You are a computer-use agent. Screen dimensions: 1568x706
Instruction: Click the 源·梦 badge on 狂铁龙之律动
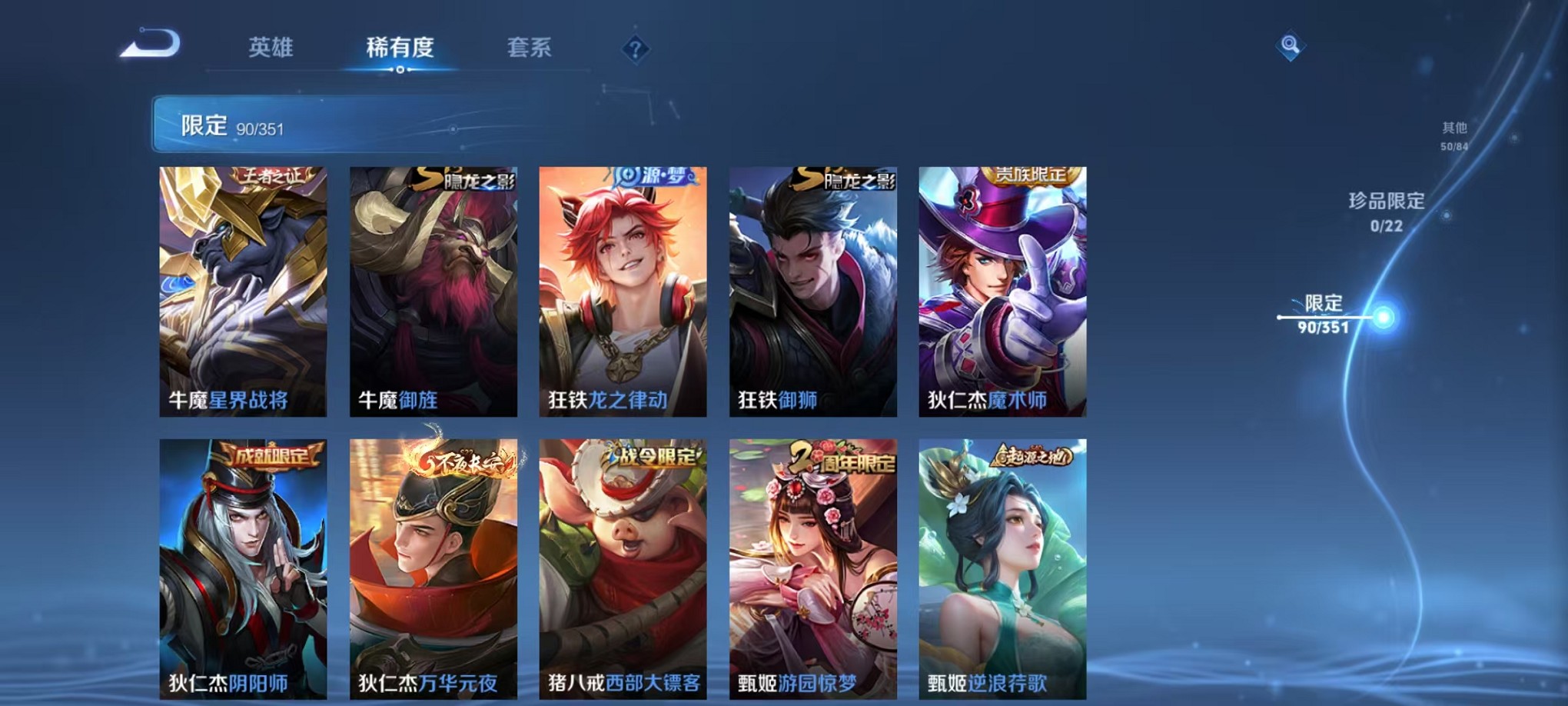tap(653, 175)
